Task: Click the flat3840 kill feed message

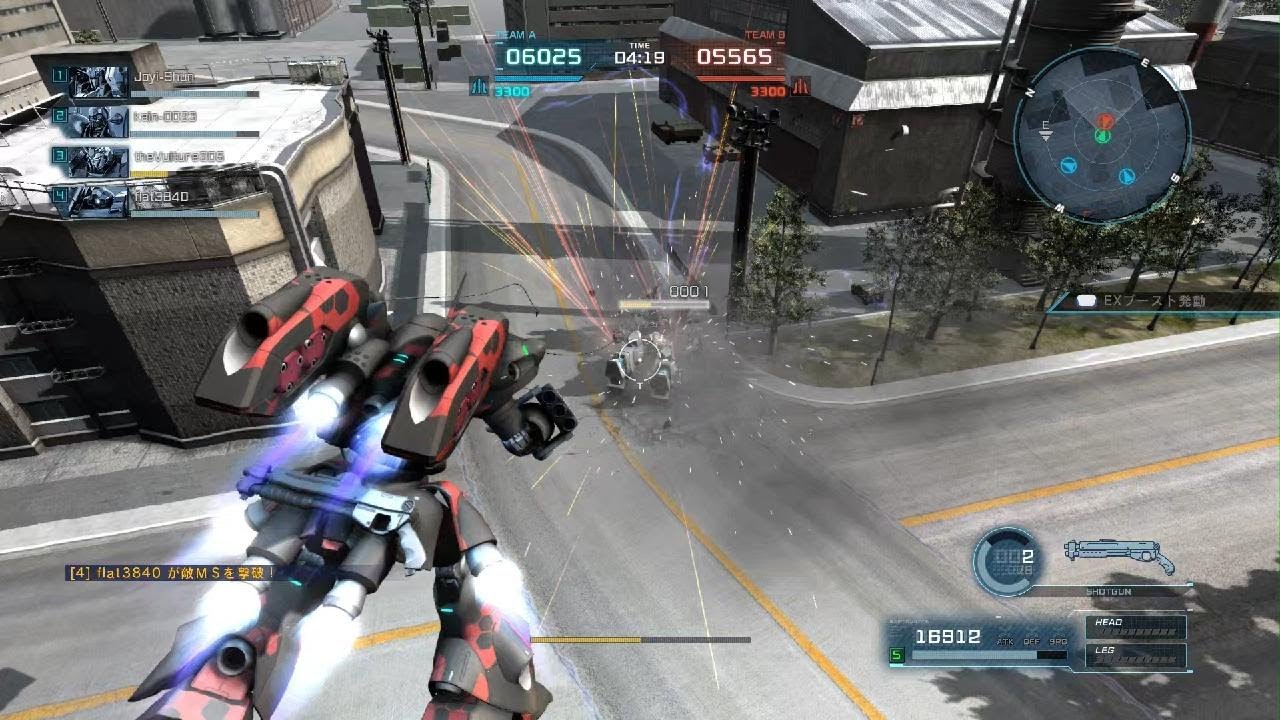Action: [x=170, y=573]
